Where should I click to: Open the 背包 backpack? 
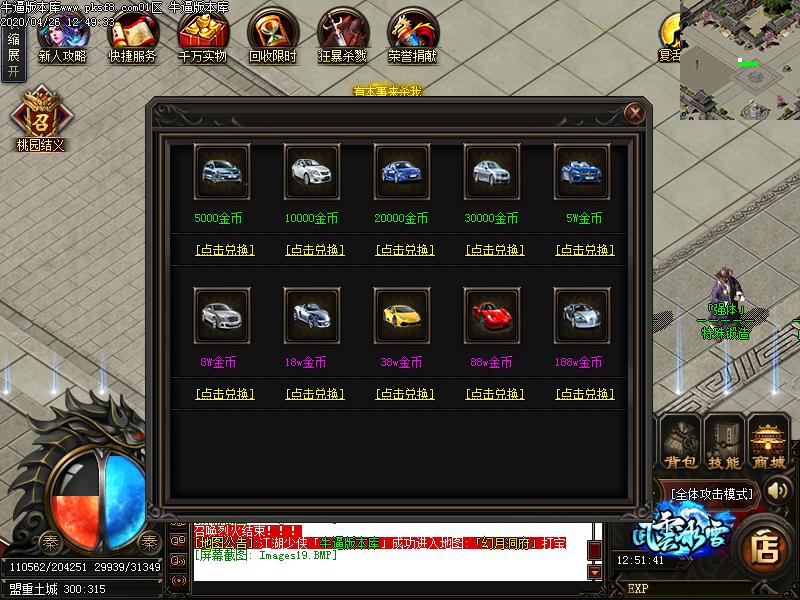click(681, 443)
